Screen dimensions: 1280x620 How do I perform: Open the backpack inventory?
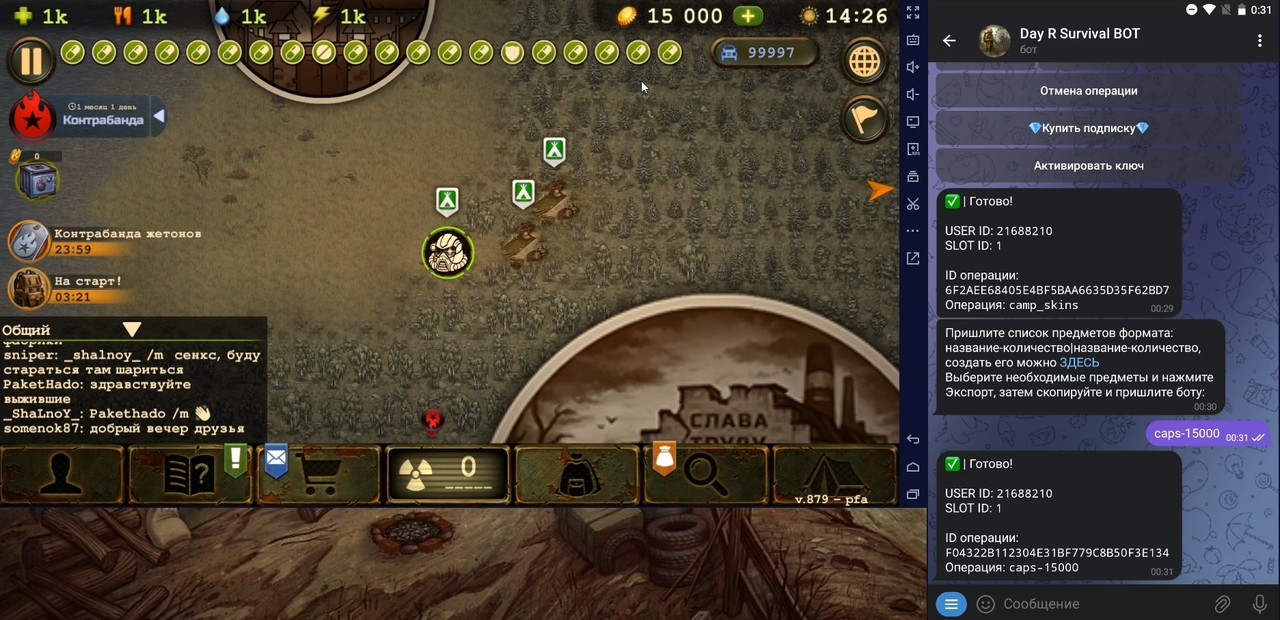(x=577, y=475)
